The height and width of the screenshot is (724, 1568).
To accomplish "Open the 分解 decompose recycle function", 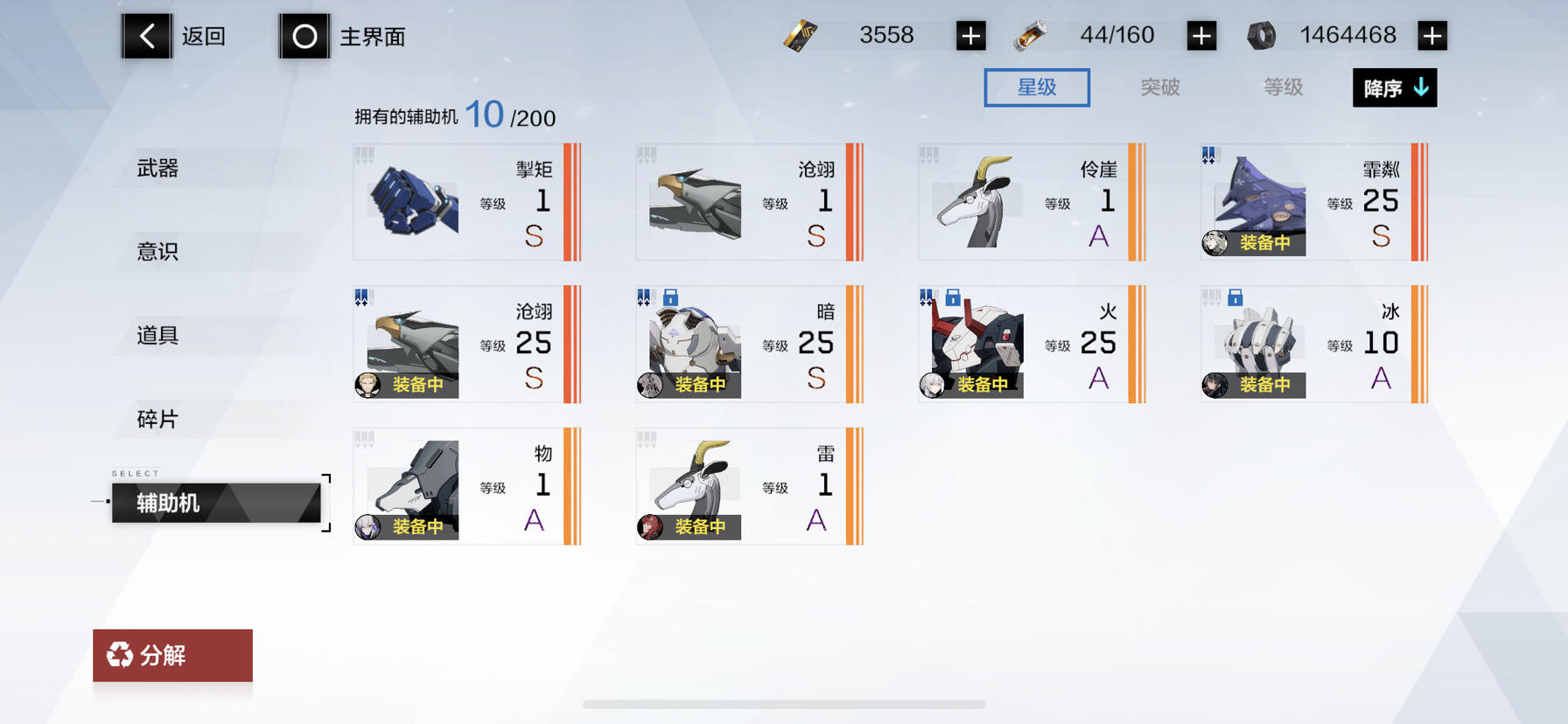I will 171,656.
